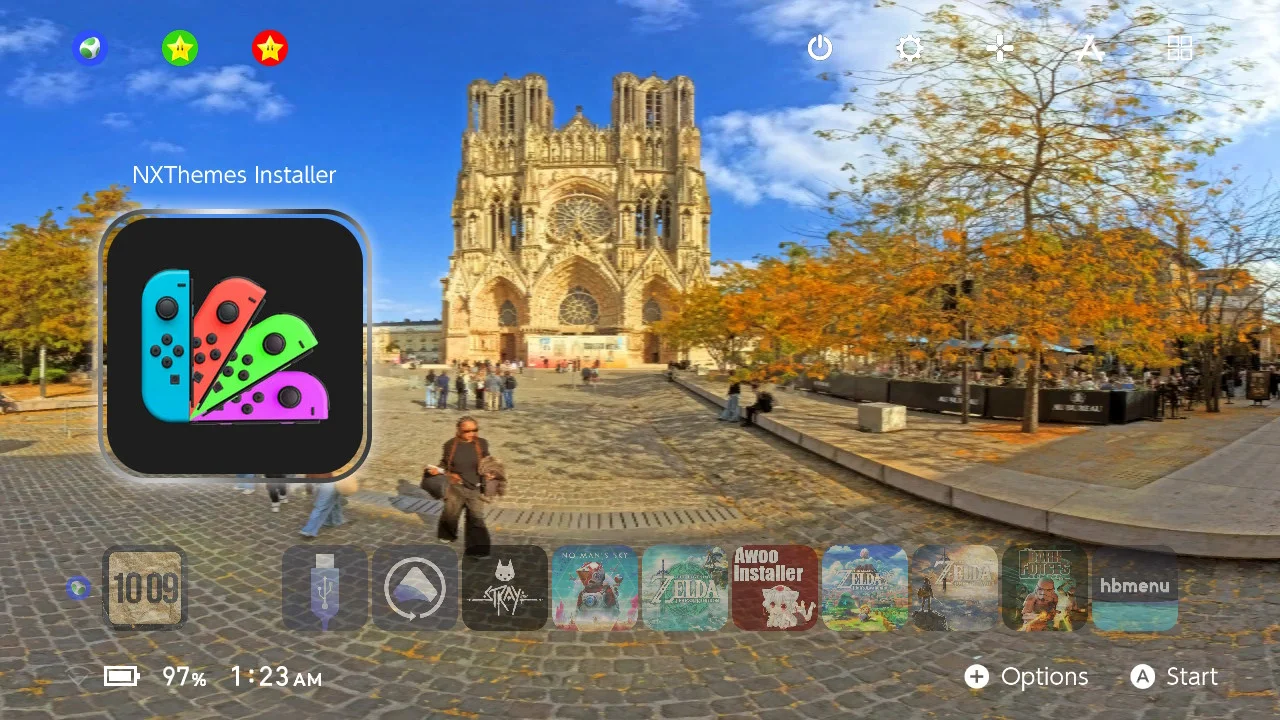Select the green star user profile

tap(180, 47)
